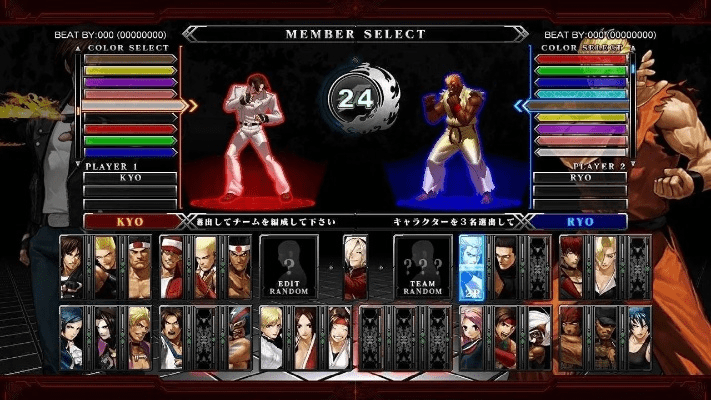Choose the Team Random tile

click(x=422, y=265)
